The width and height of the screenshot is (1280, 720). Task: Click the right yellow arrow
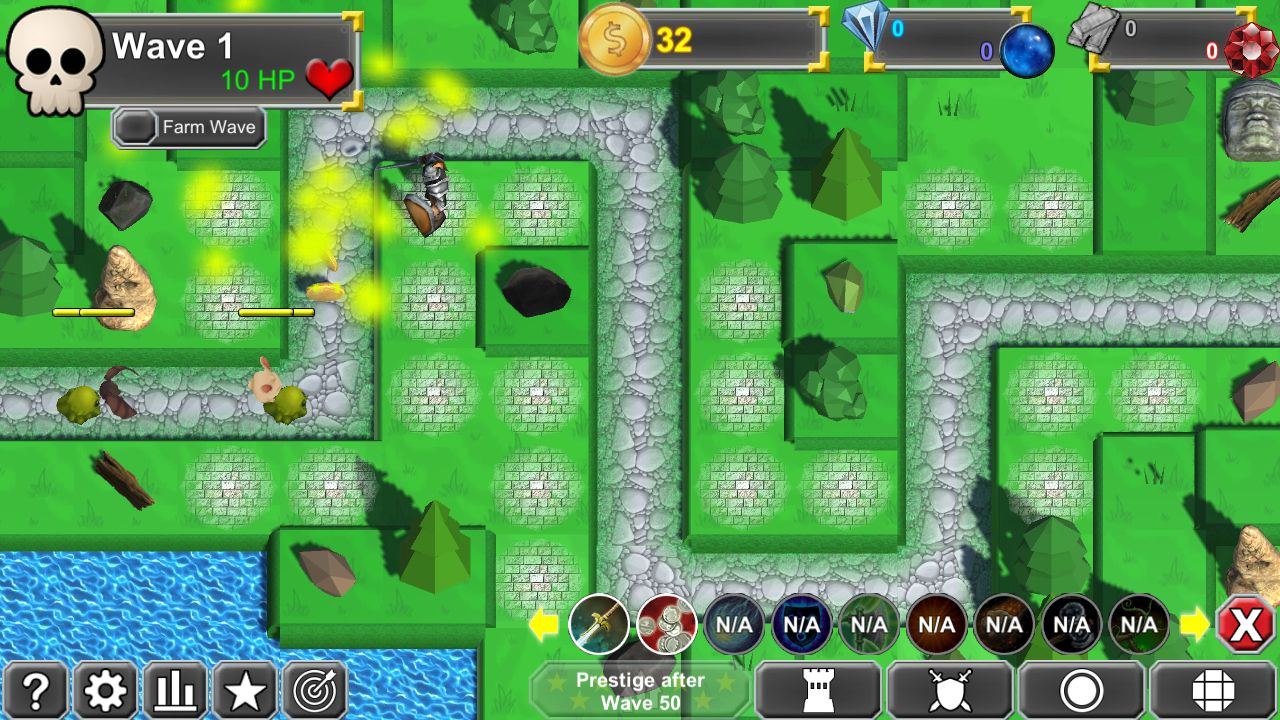click(1194, 625)
